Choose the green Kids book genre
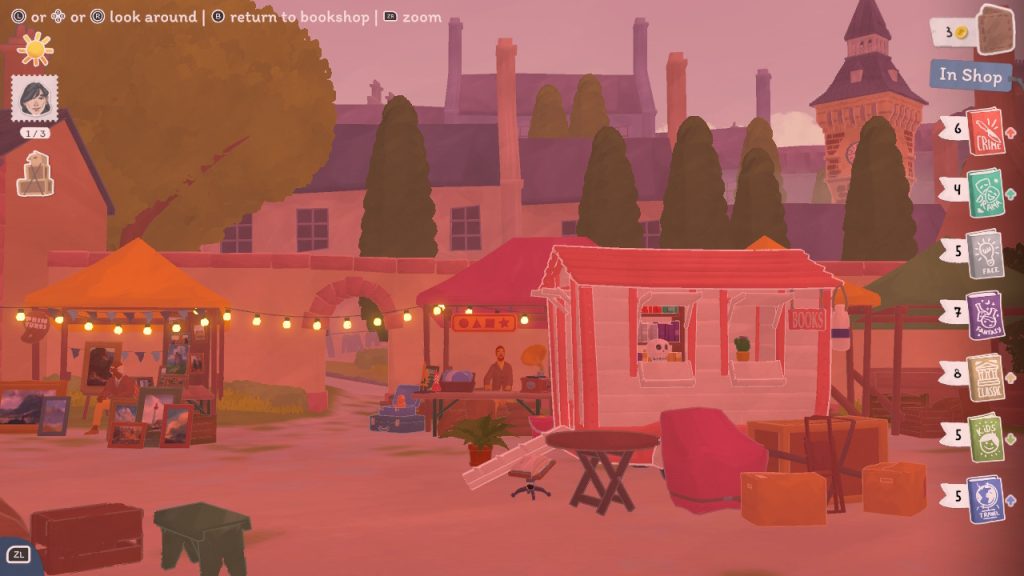The width and height of the screenshot is (1024, 576). coord(985,437)
